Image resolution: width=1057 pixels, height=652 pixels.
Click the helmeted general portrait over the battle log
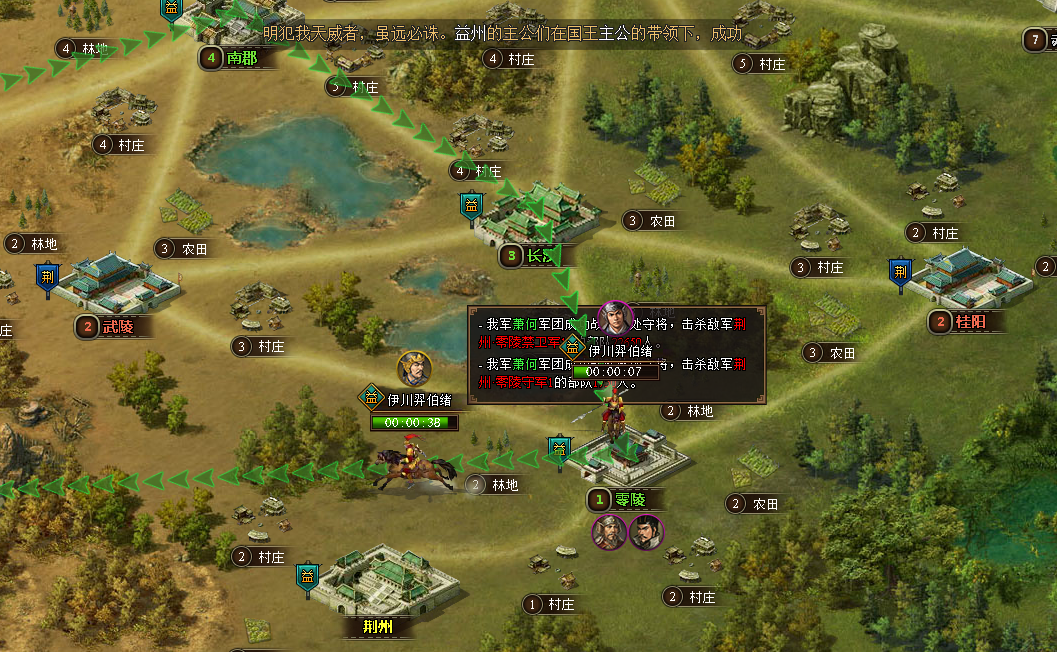coord(616,317)
